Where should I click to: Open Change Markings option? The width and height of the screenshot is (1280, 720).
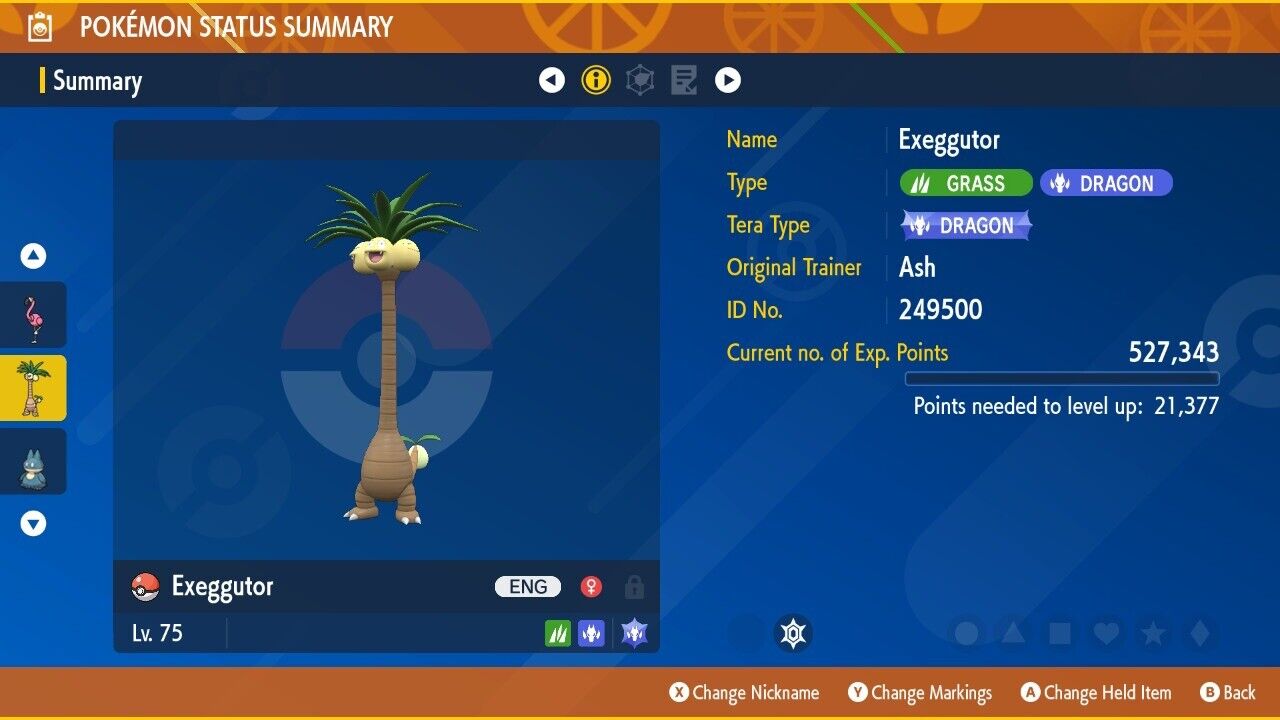920,693
